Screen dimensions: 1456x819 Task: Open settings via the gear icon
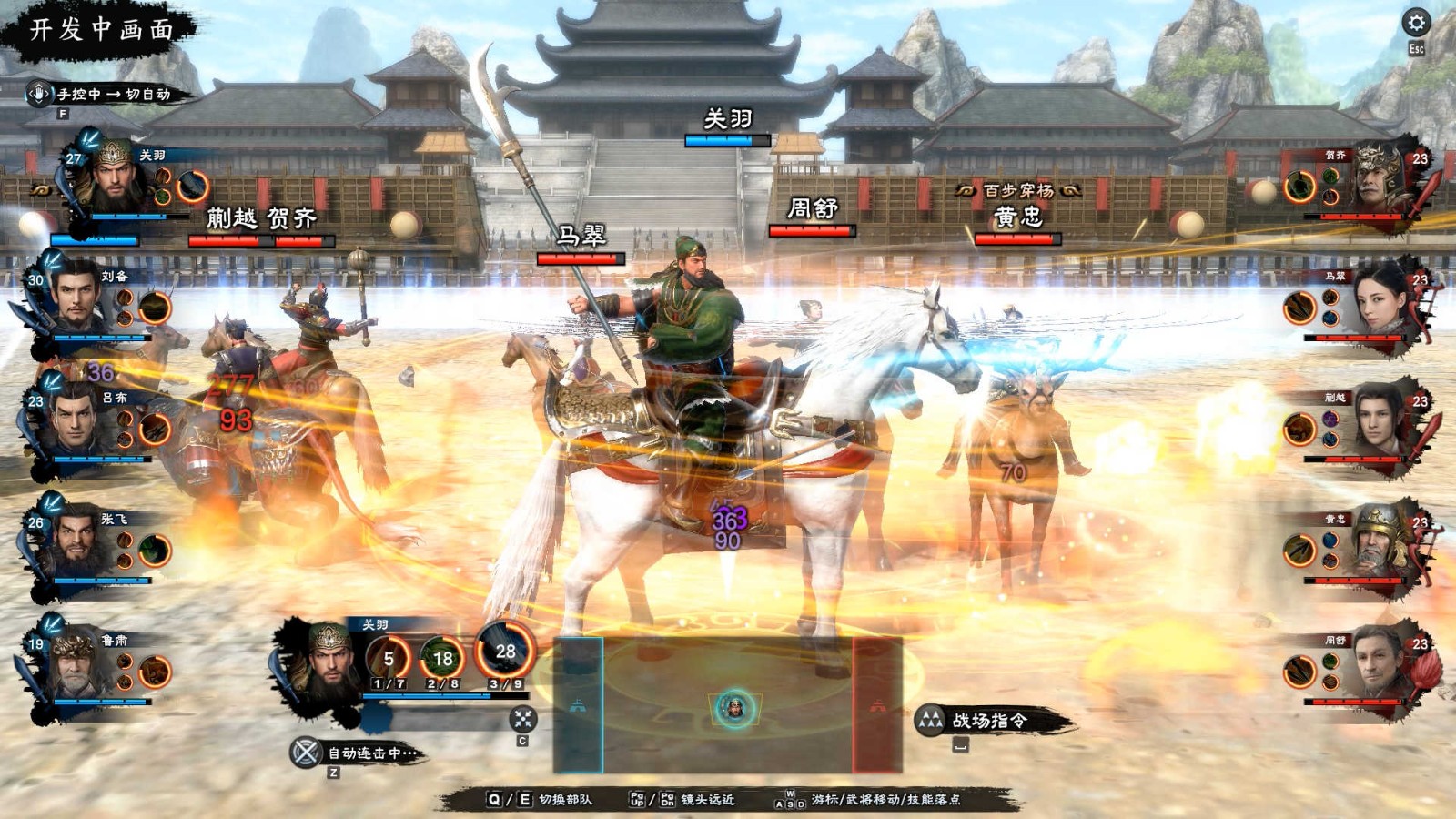[1416, 23]
